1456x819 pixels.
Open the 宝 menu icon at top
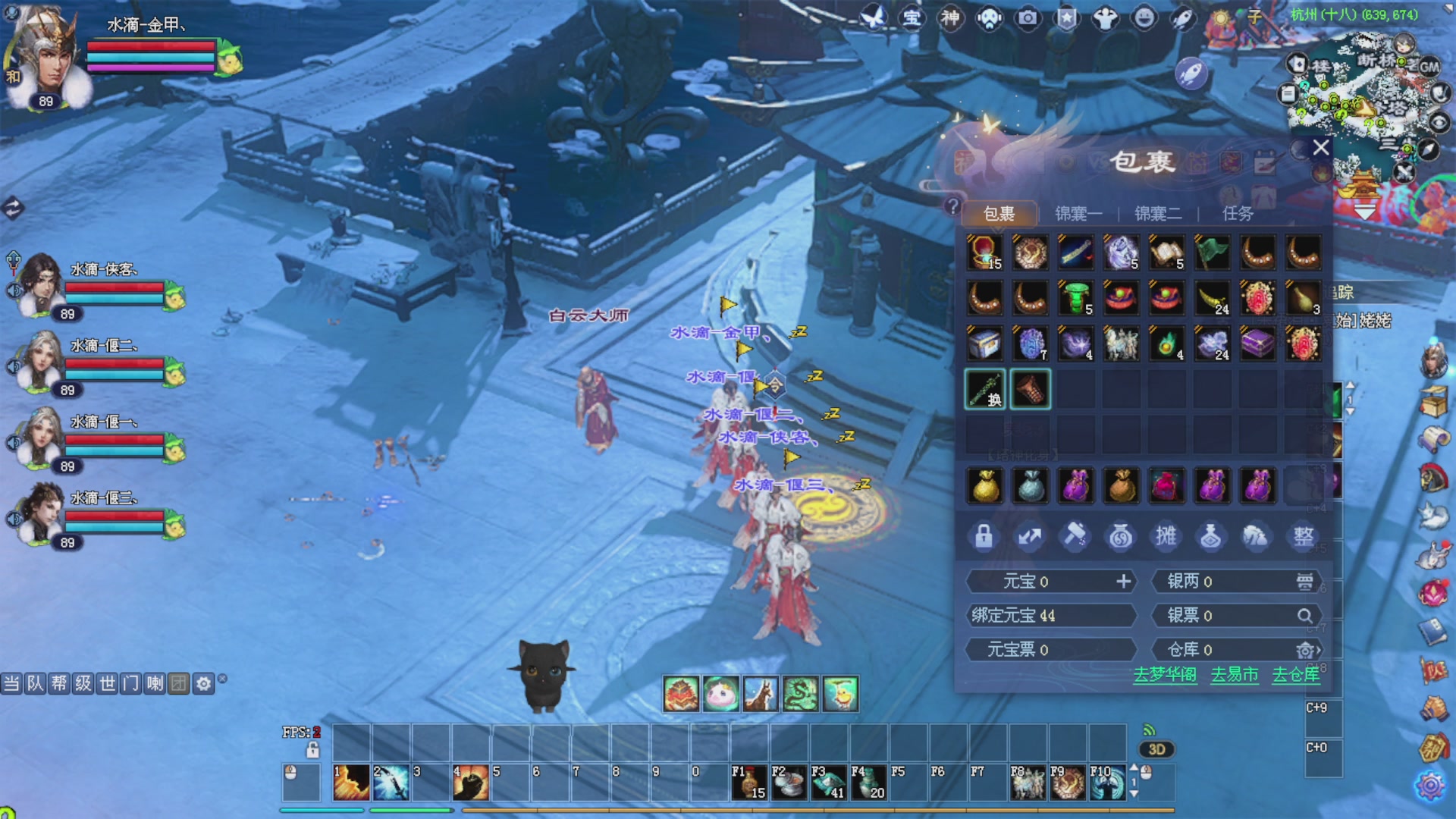click(912, 17)
